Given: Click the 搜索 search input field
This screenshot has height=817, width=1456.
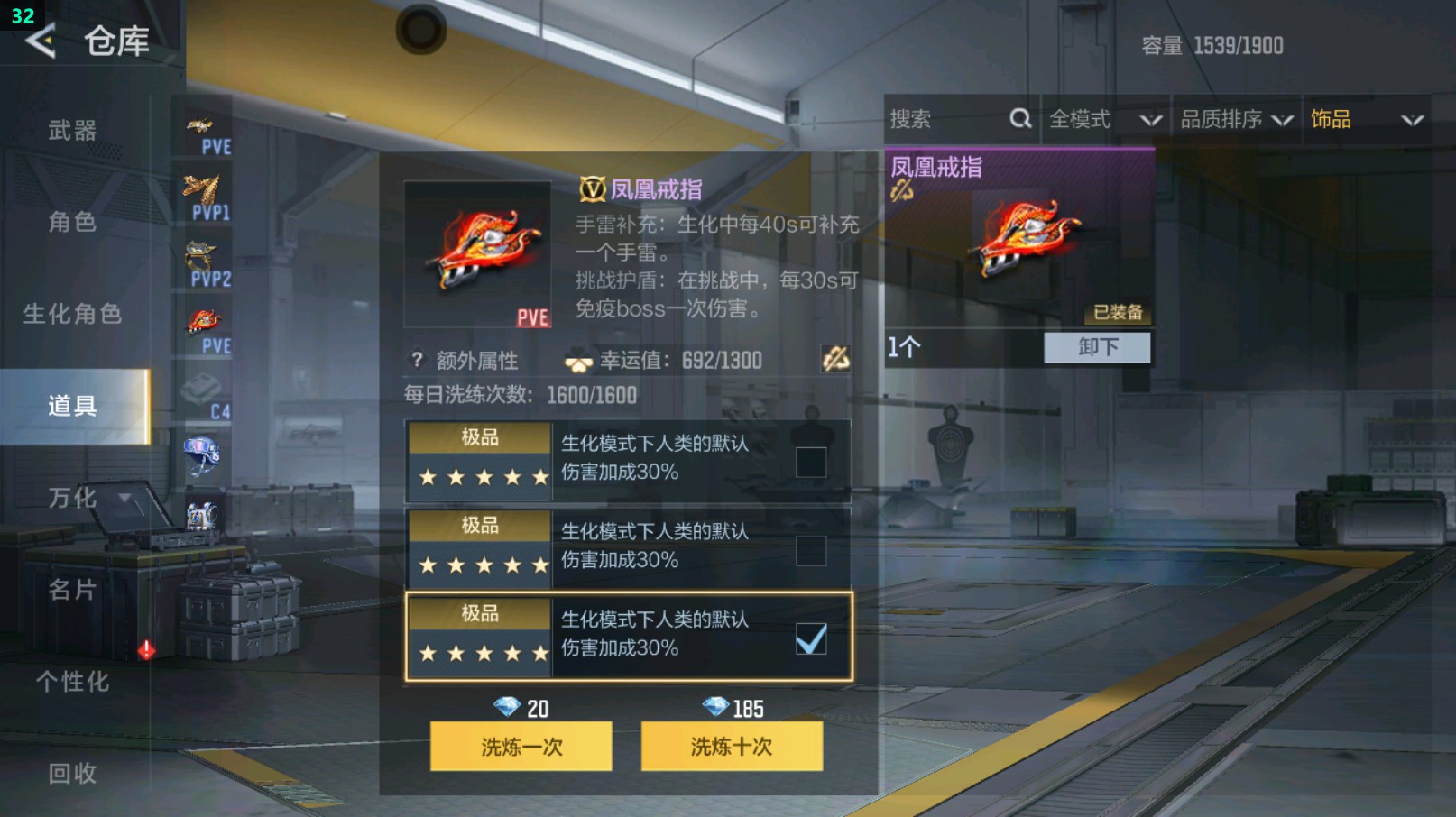Looking at the screenshot, I should click(x=938, y=118).
